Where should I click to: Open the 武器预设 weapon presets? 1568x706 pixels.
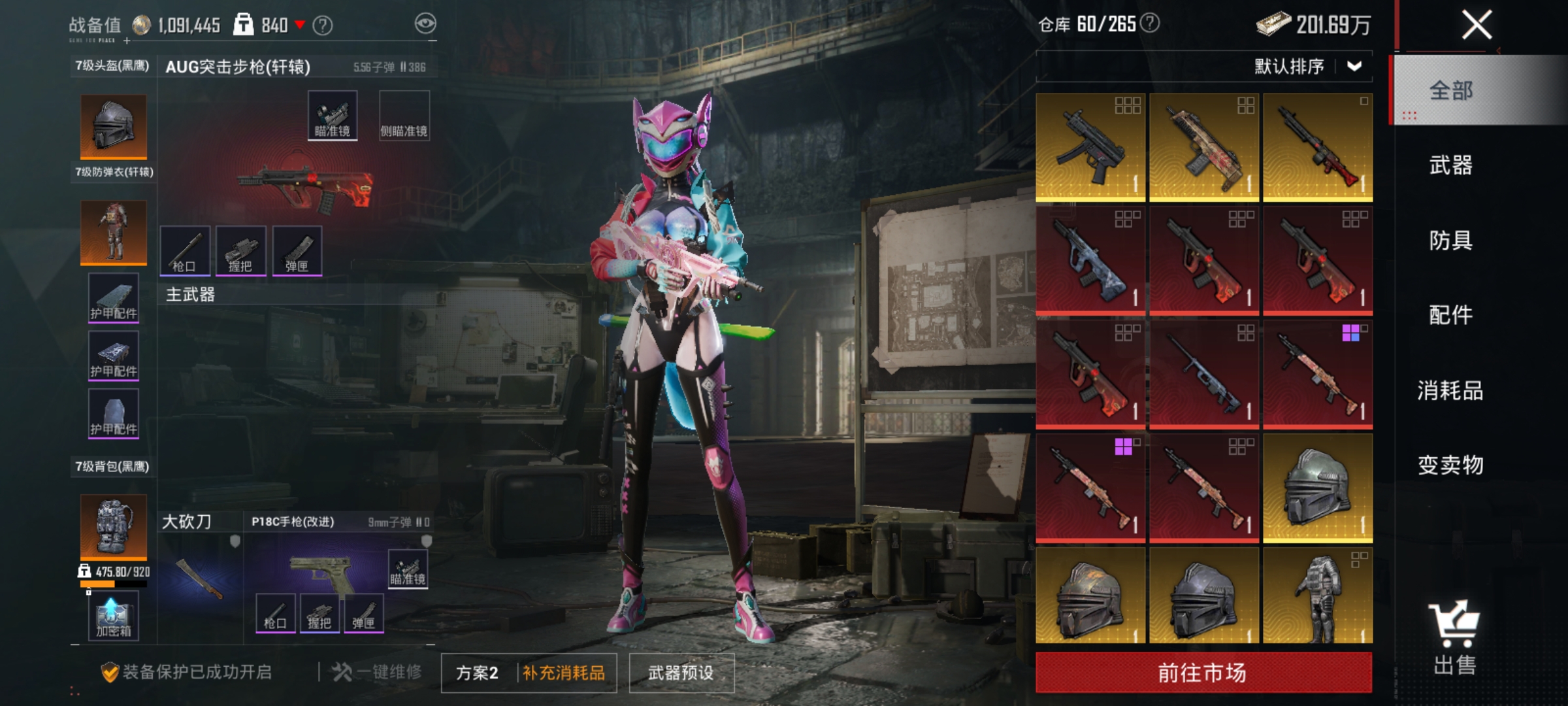coord(681,673)
